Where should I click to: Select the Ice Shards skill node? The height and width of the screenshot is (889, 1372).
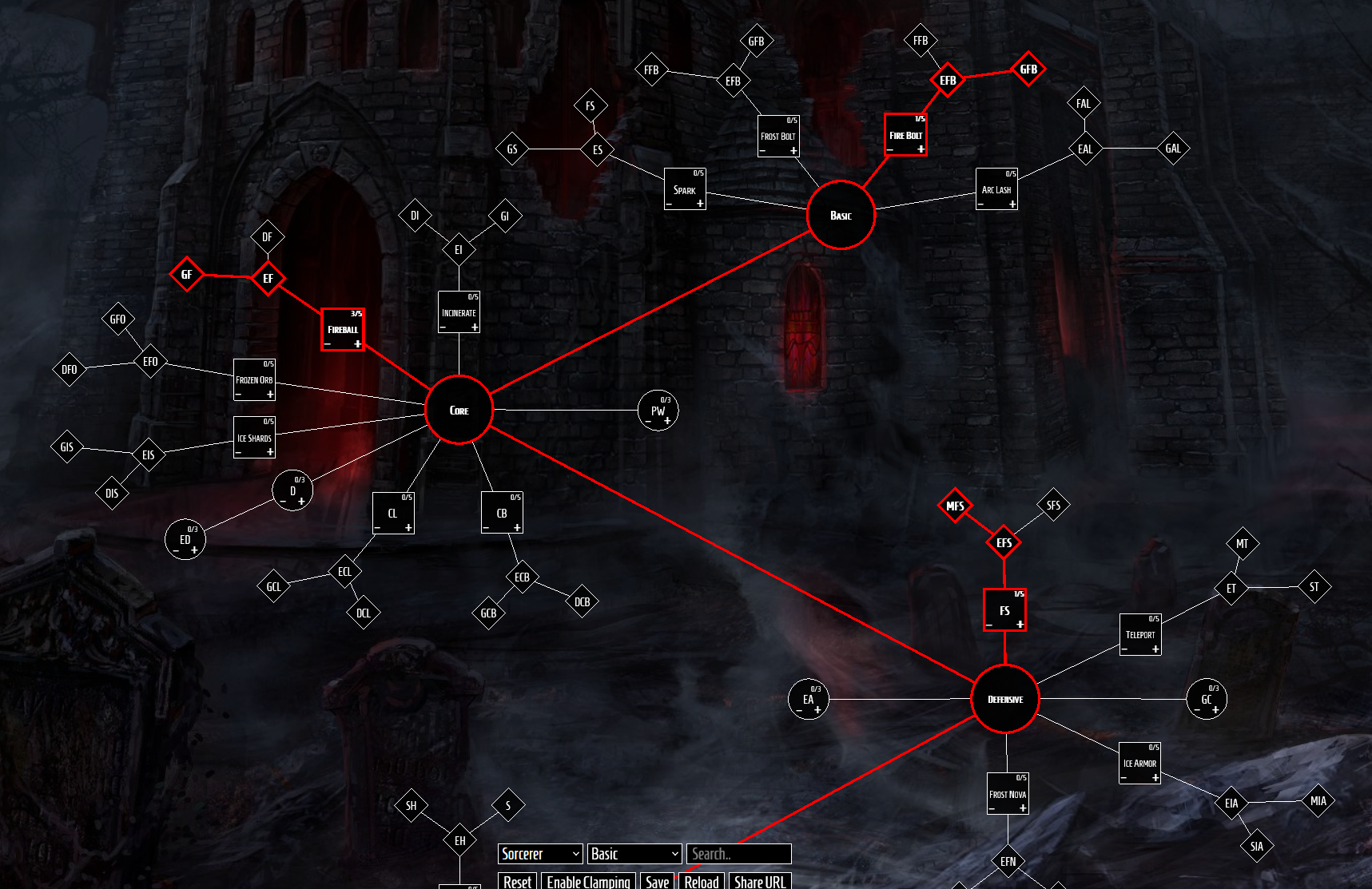(x=254, y=437)
